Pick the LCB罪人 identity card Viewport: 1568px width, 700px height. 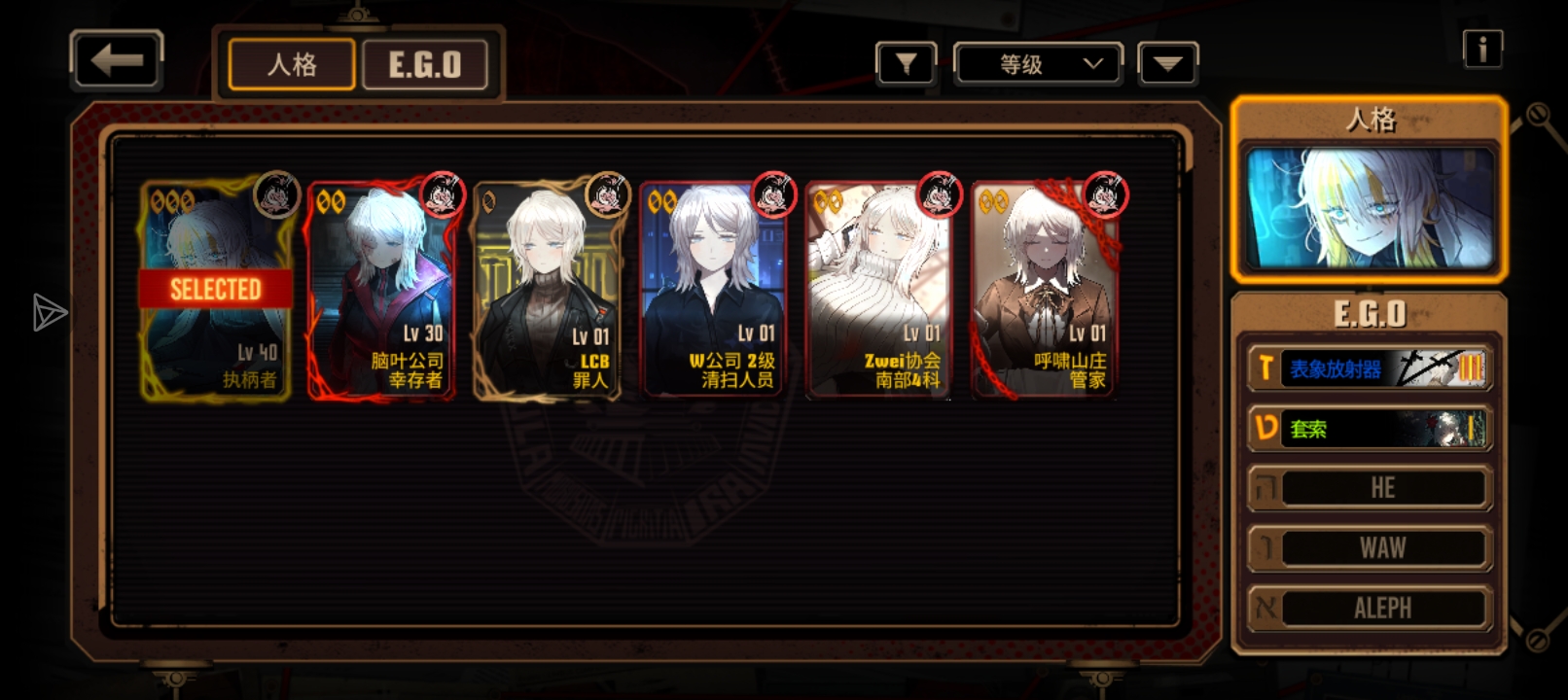[547, 290]
